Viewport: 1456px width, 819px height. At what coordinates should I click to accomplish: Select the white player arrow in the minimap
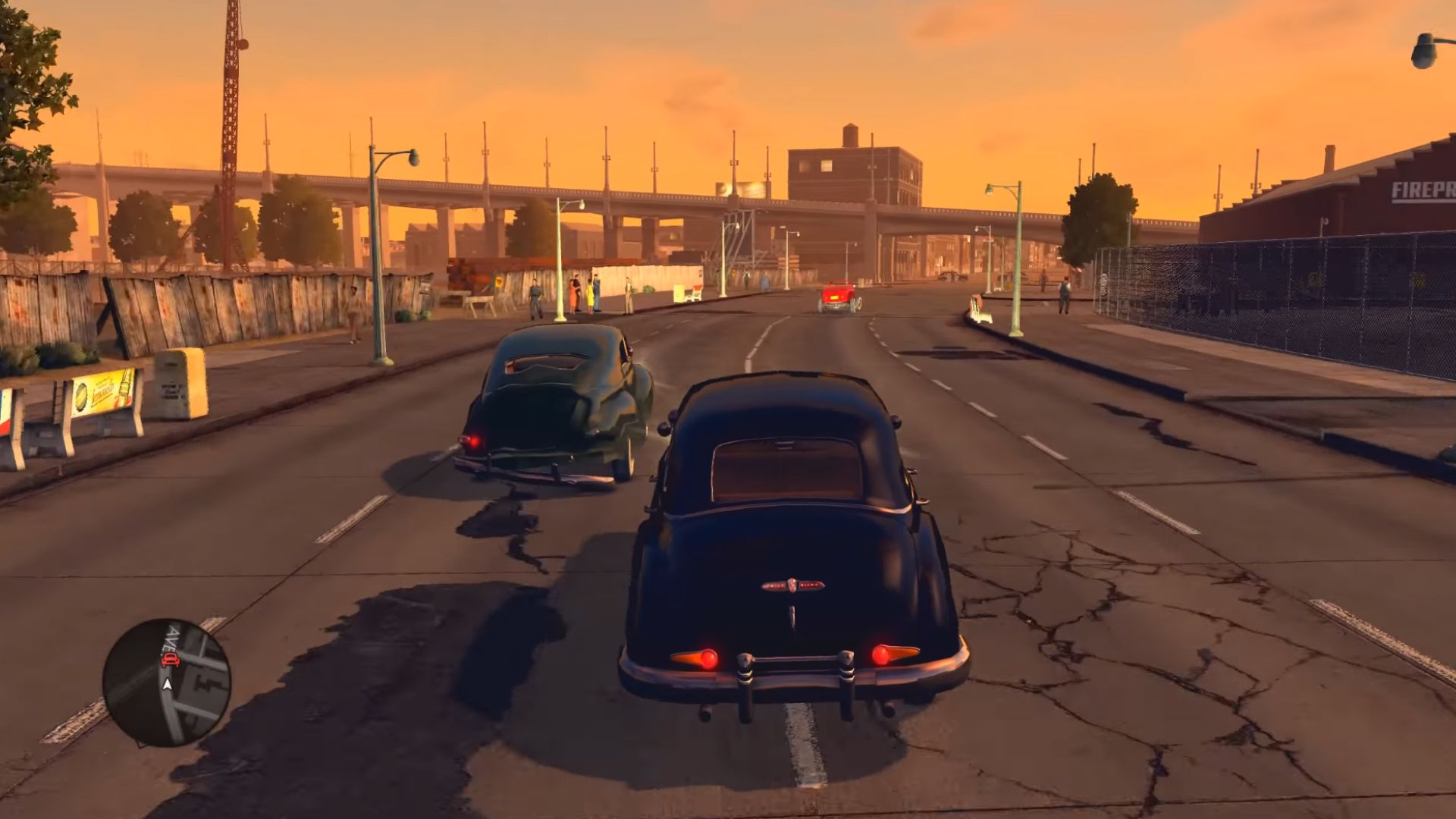pos(167,683)
